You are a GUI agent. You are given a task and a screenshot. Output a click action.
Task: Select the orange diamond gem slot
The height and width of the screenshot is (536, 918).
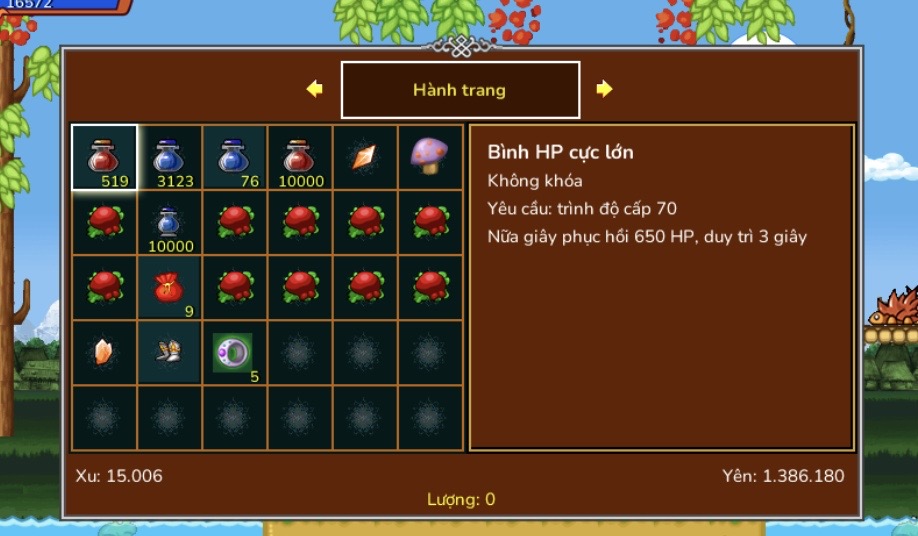pyautogui.click(x=364, y=157)
